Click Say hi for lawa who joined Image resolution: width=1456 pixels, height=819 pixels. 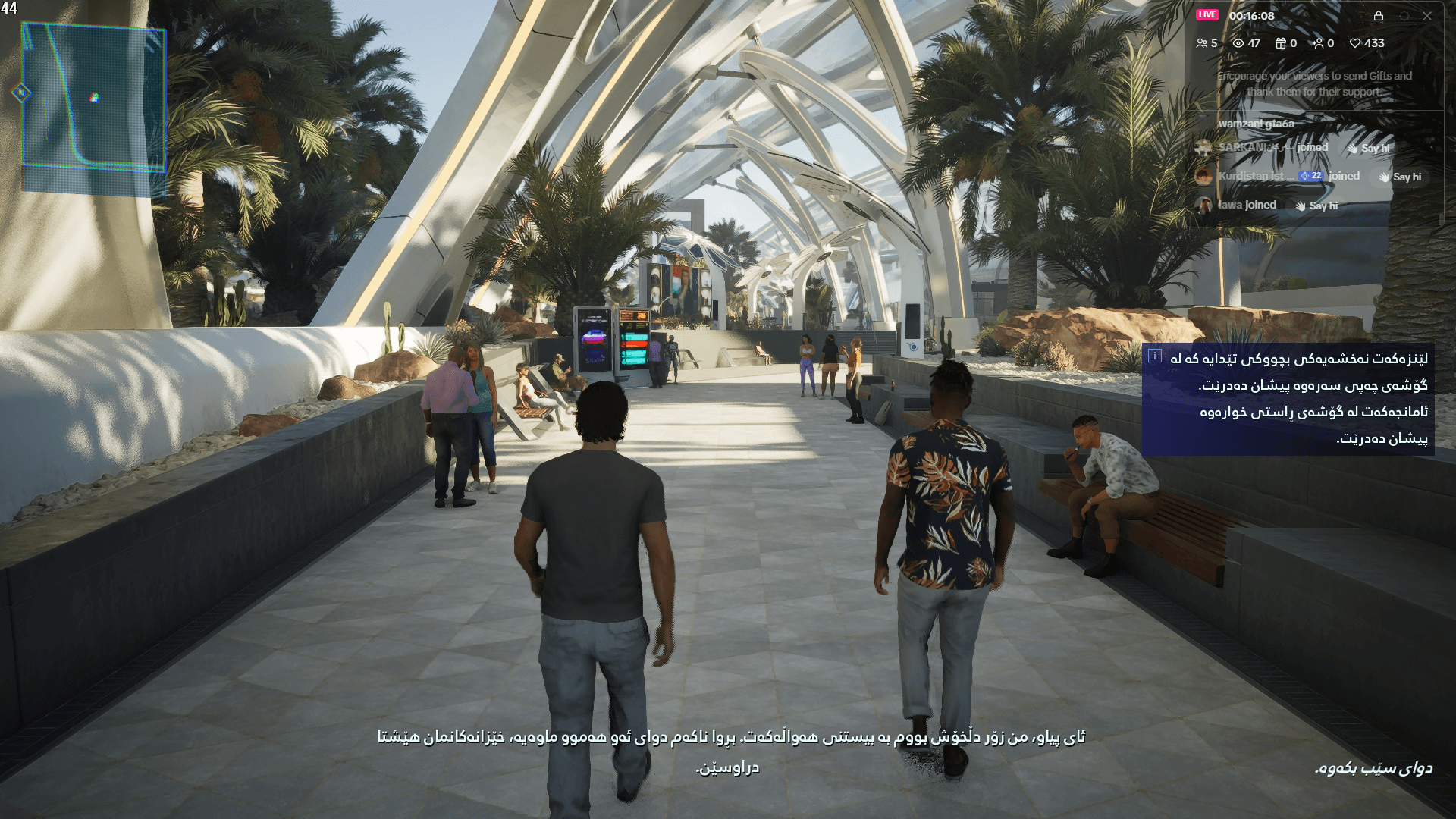[x=1324, y=205]
